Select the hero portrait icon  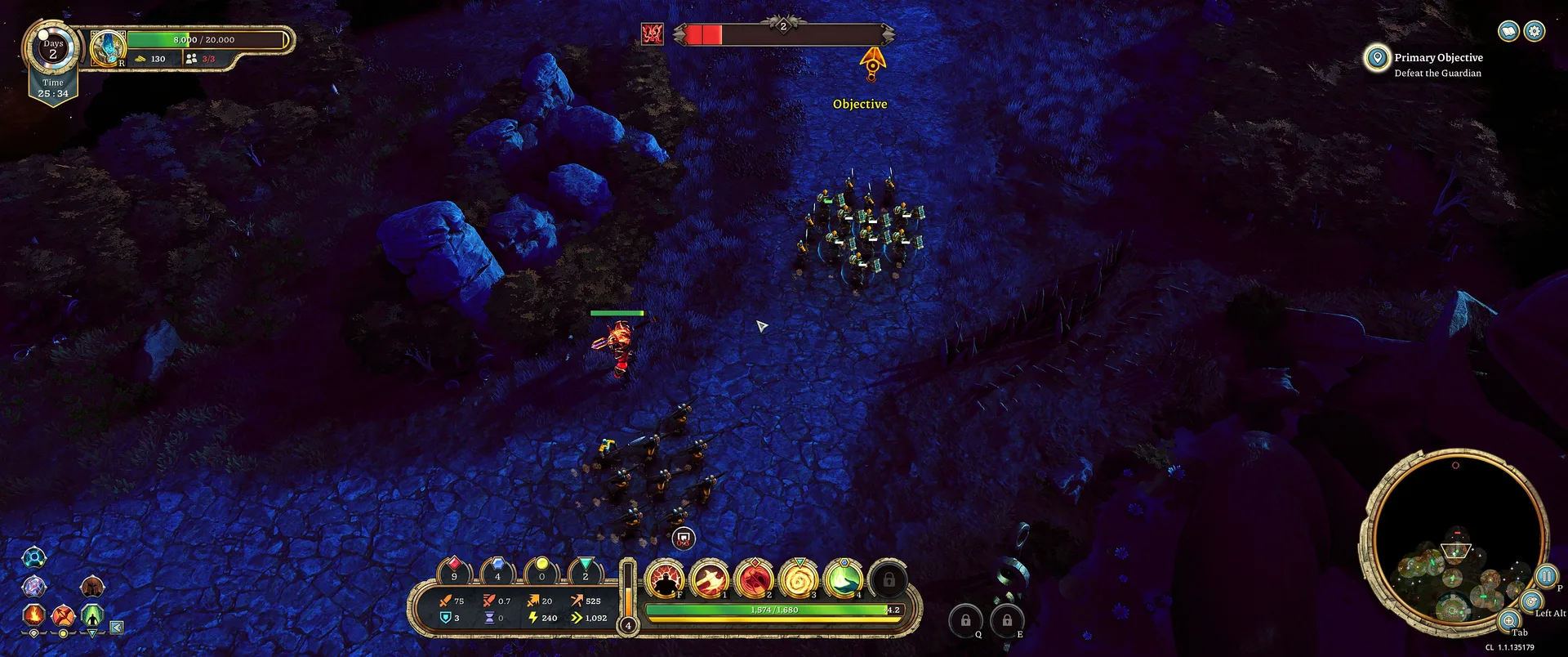tap(107, 48)
